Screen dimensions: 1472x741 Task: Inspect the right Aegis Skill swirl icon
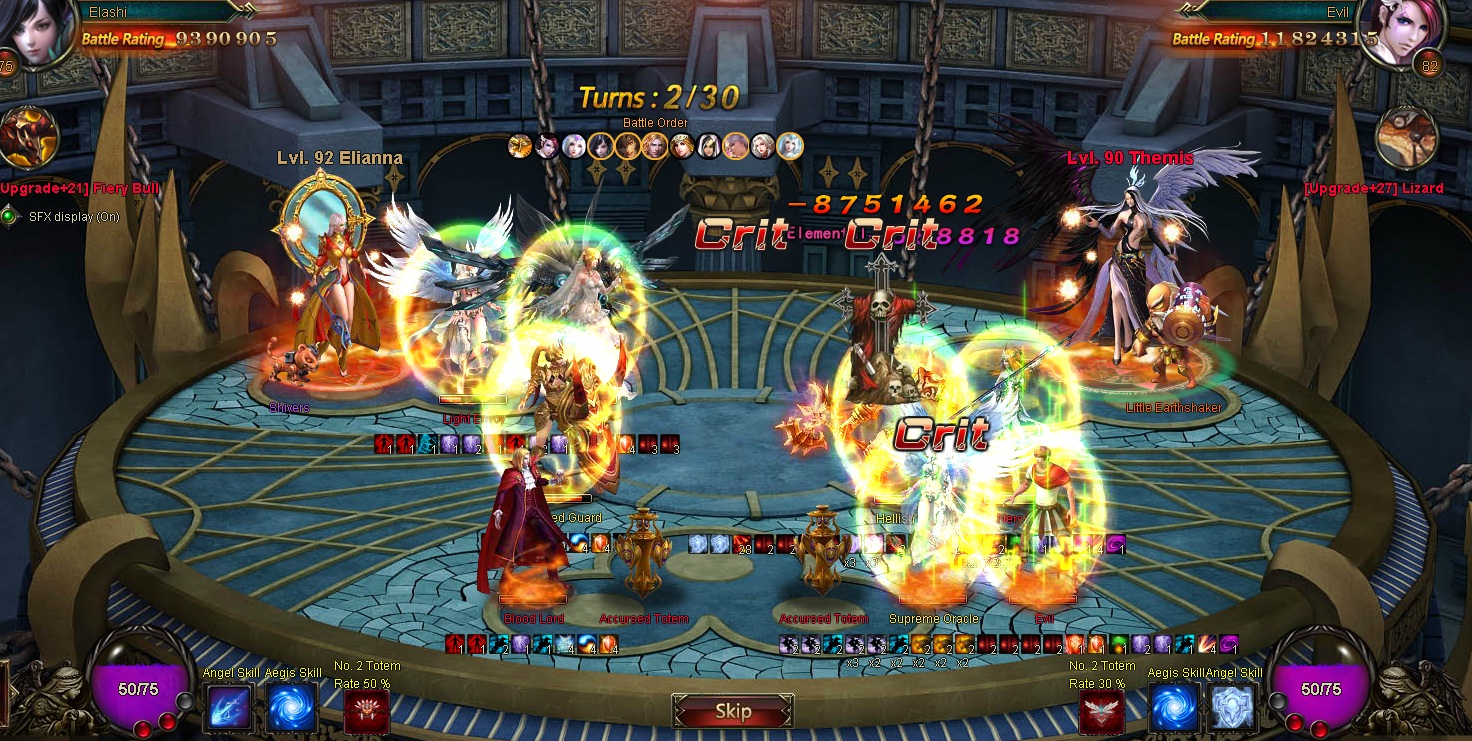(1174, 709)
